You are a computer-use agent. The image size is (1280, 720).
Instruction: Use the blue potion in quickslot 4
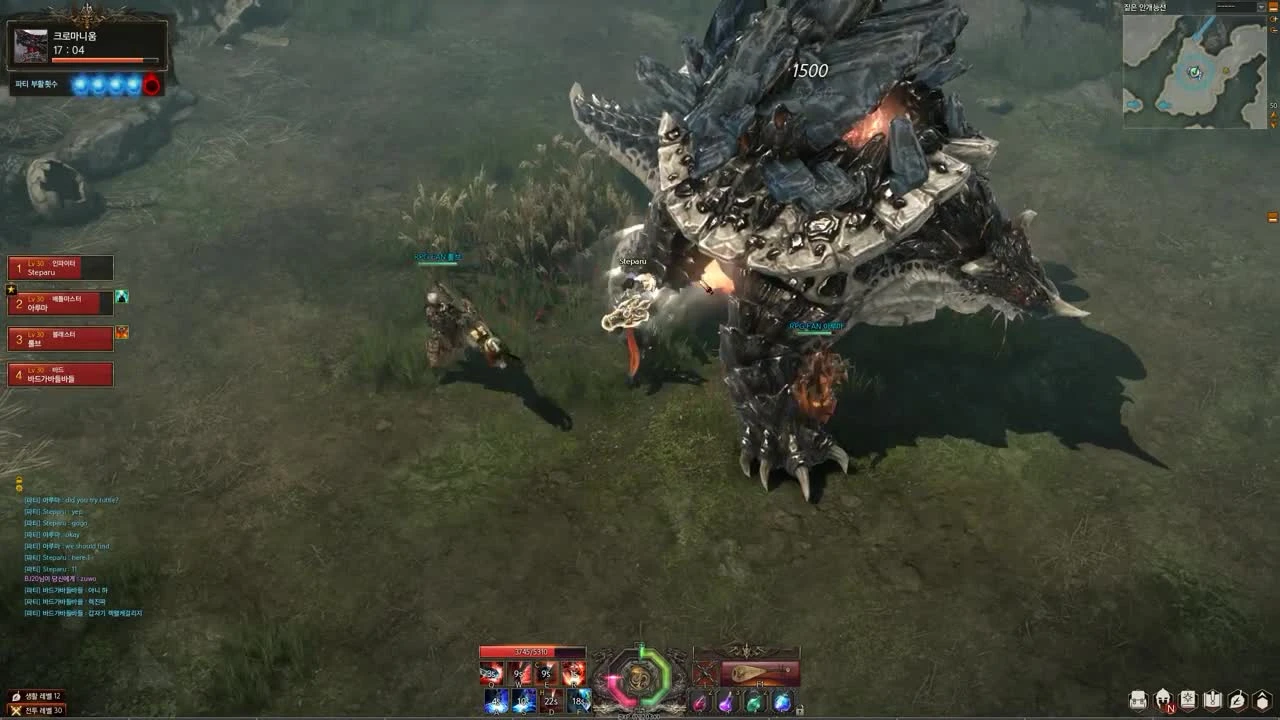783,700
